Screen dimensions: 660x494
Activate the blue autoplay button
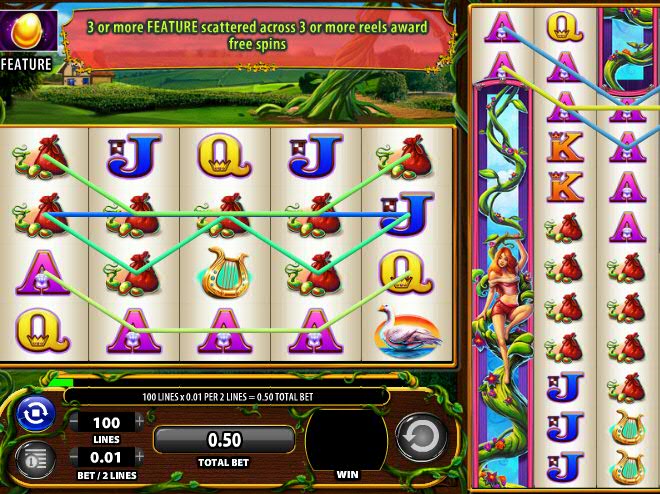[35, 413]
